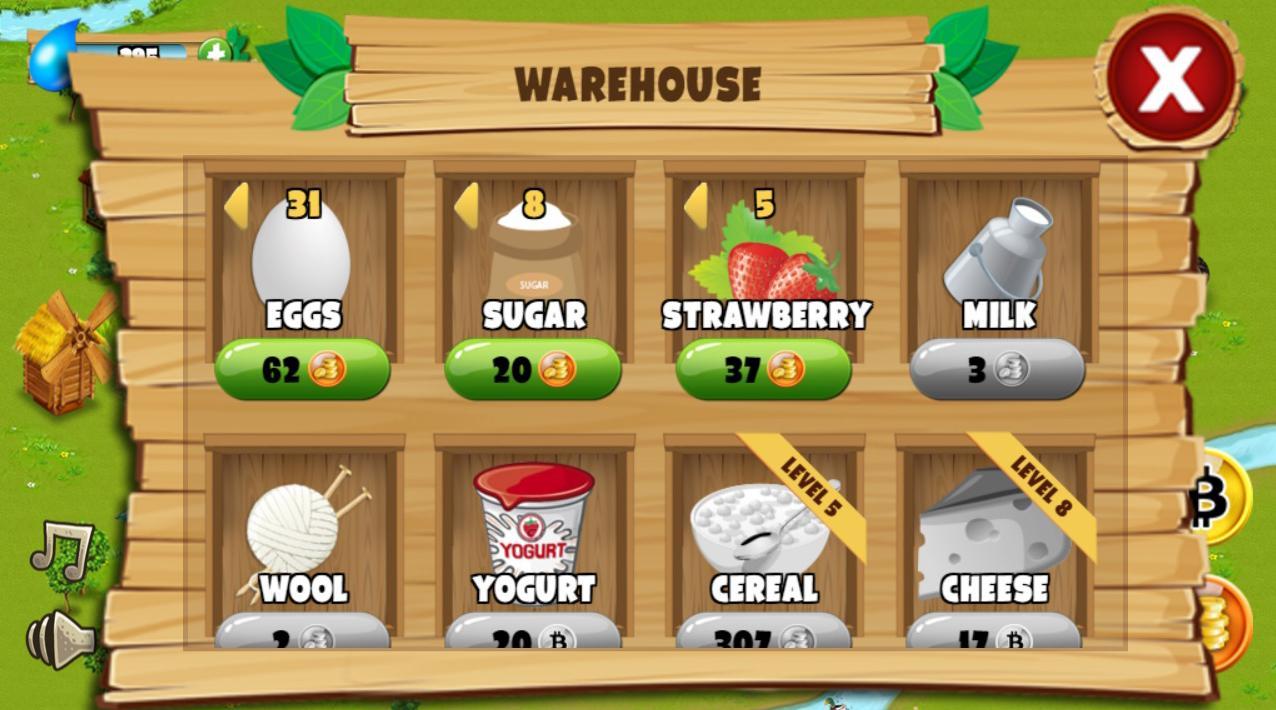
Task: Select the Milk can slot
Action: pyautogui.click(x=997, y=260)
